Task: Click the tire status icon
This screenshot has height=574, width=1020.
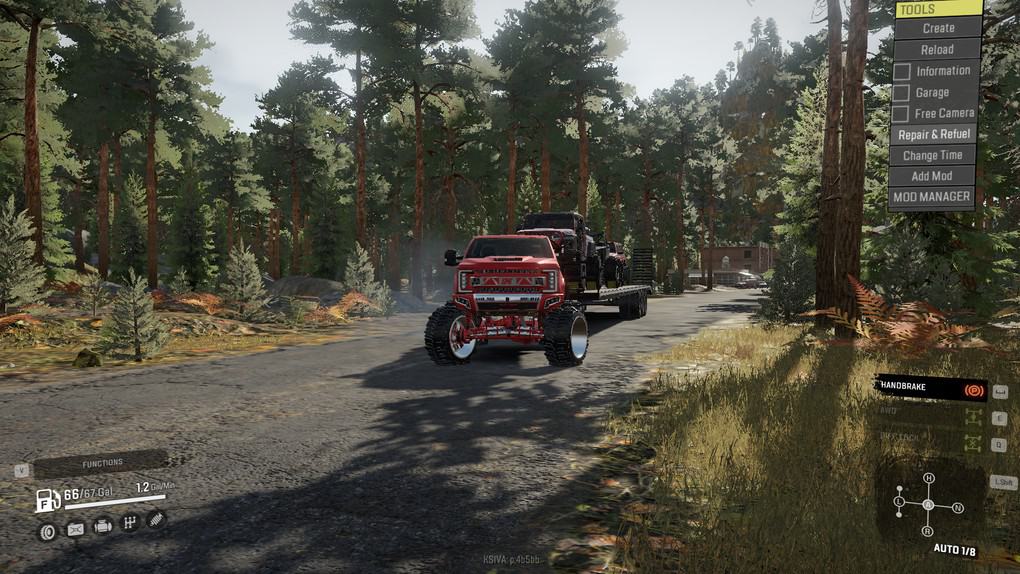Action: (x=47, y=531)
